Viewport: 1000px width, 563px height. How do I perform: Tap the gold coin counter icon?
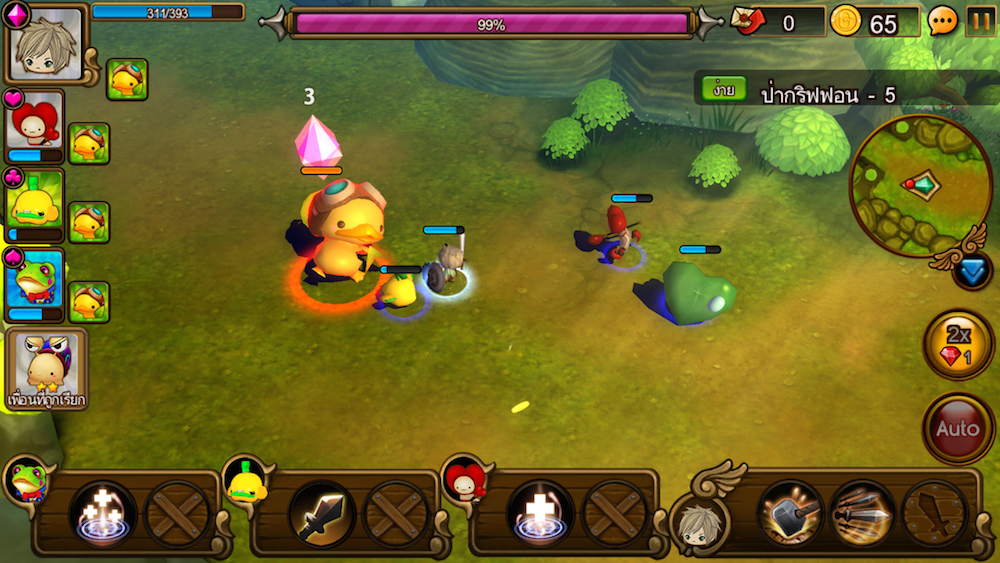(x=846, y=21)
